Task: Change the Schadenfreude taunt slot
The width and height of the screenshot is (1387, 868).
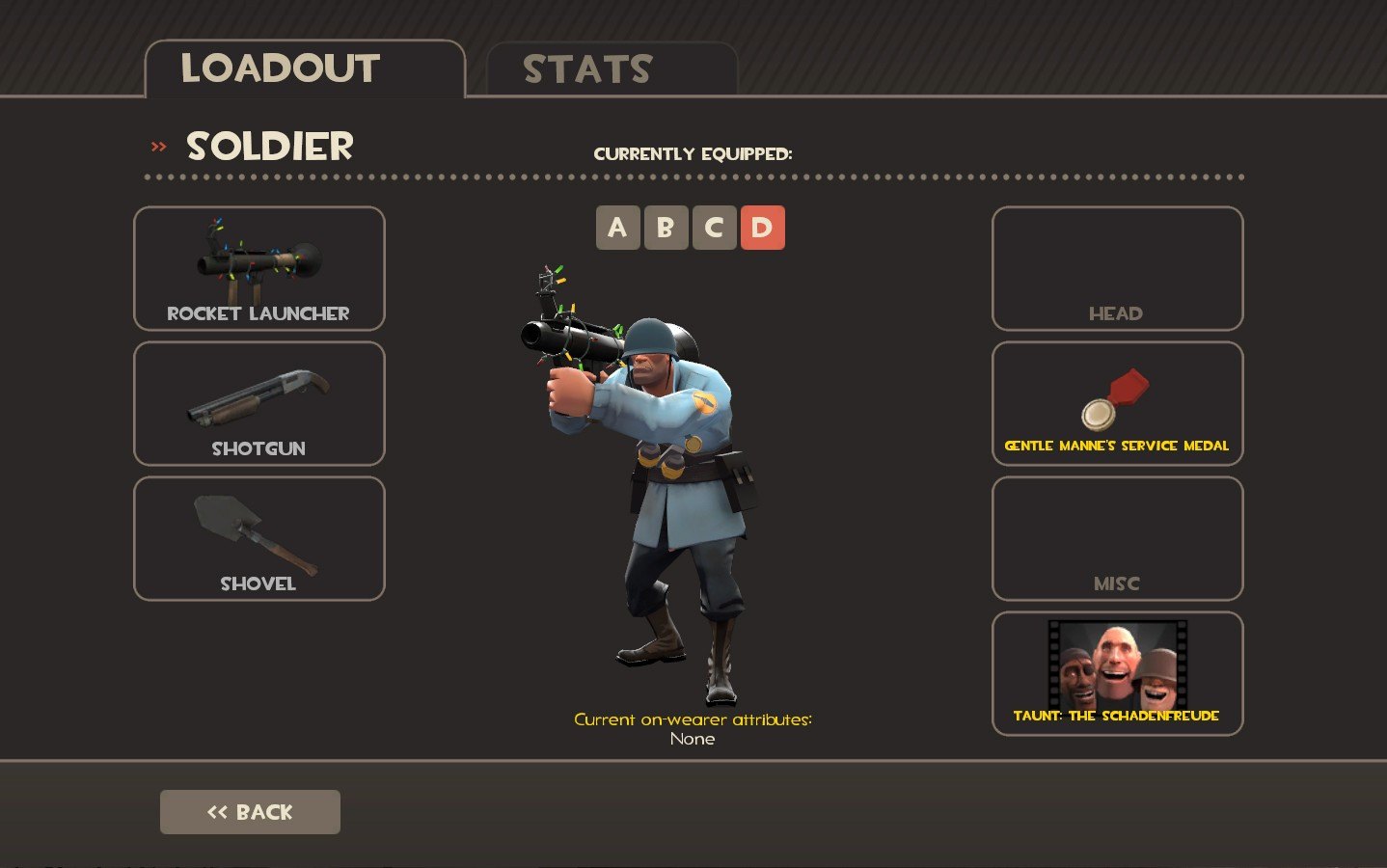Action: pyautogui.click(x=1117, y=674)
